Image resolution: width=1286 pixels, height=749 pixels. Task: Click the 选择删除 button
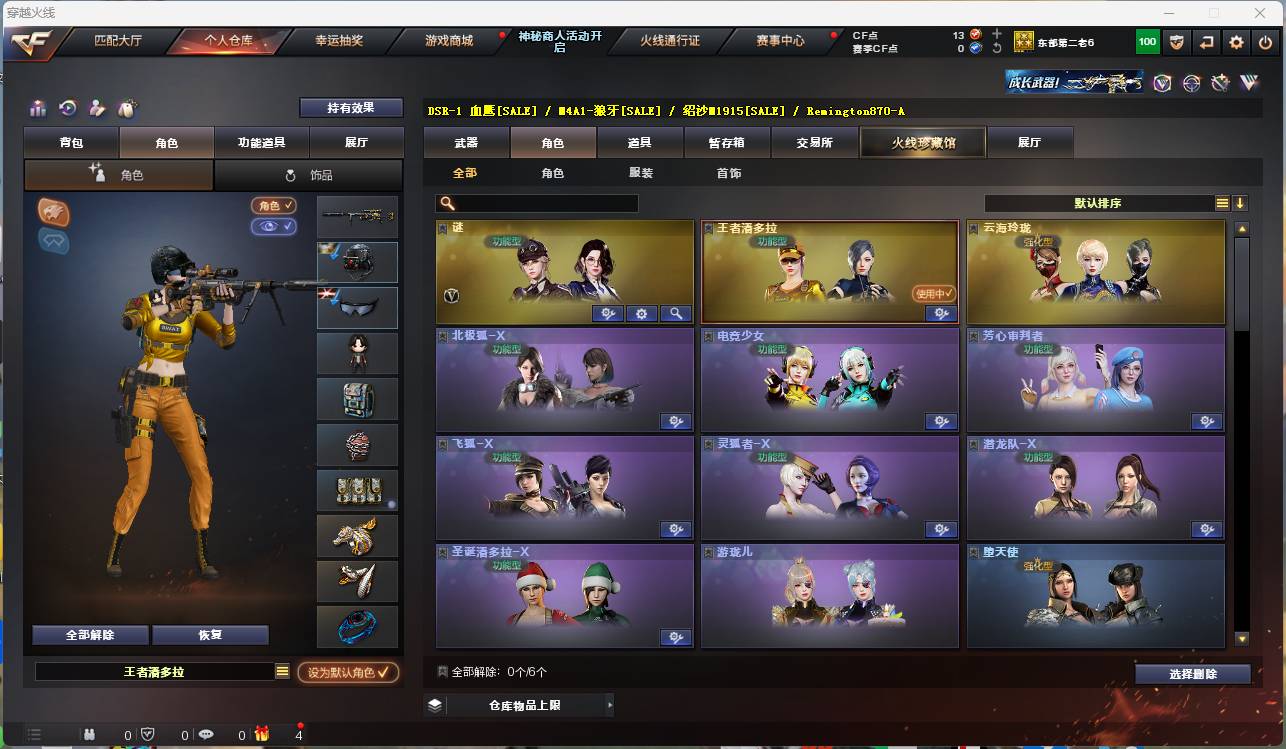point(1192,673)
